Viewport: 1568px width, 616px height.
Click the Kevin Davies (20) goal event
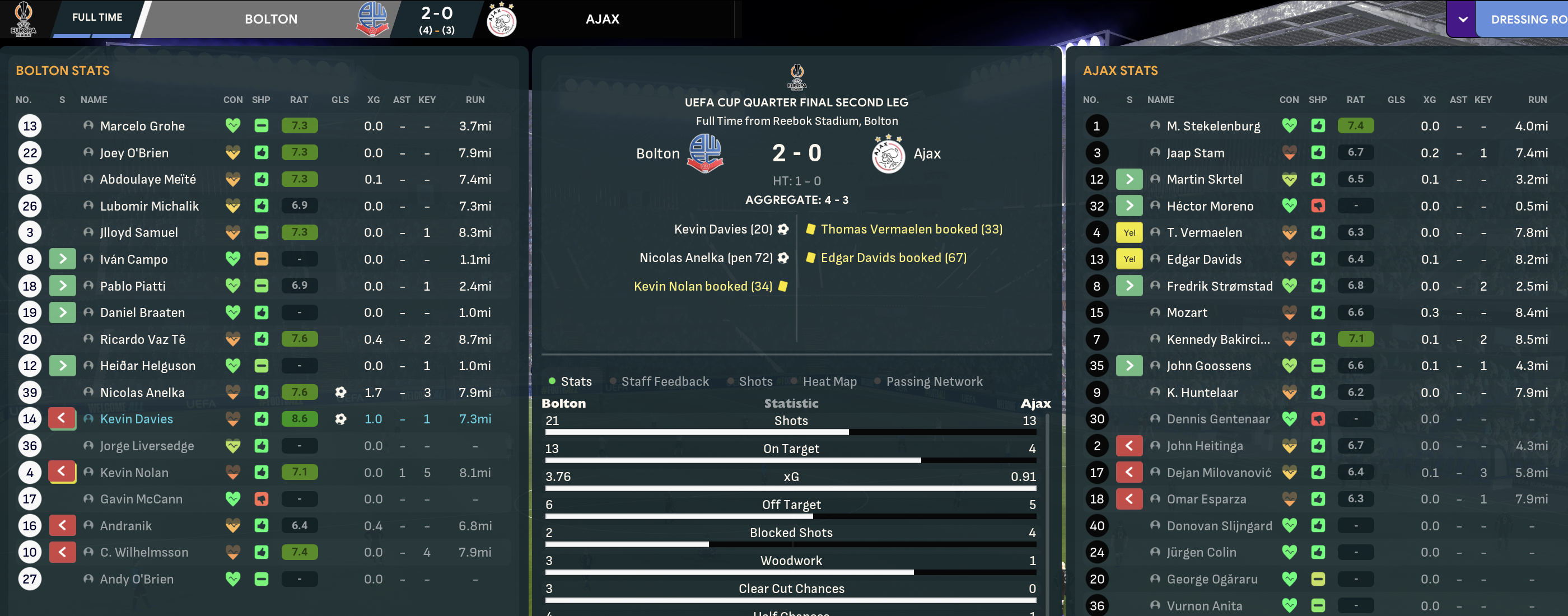[722, 230]
